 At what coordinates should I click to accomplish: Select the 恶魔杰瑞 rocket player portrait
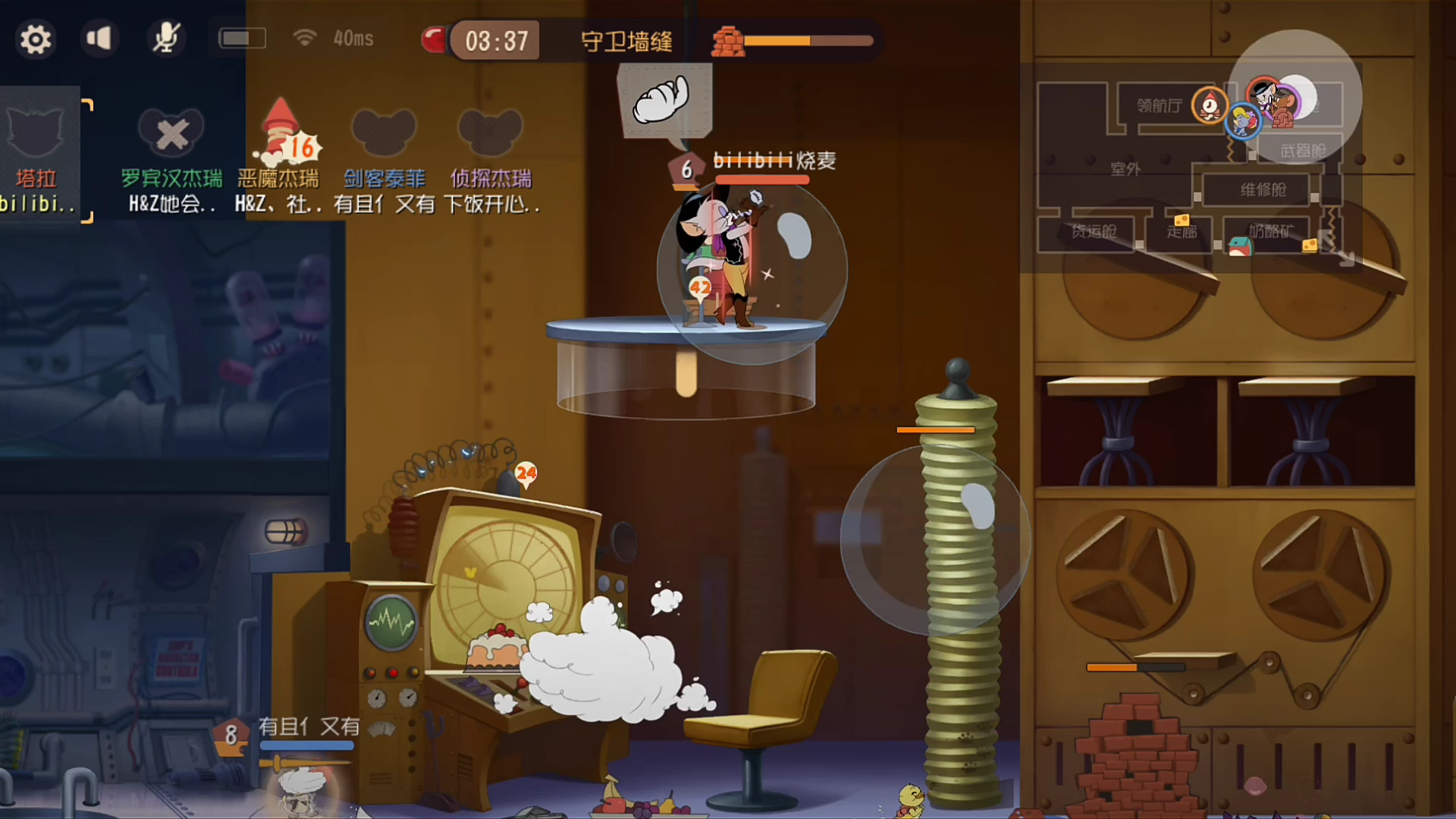282,133
